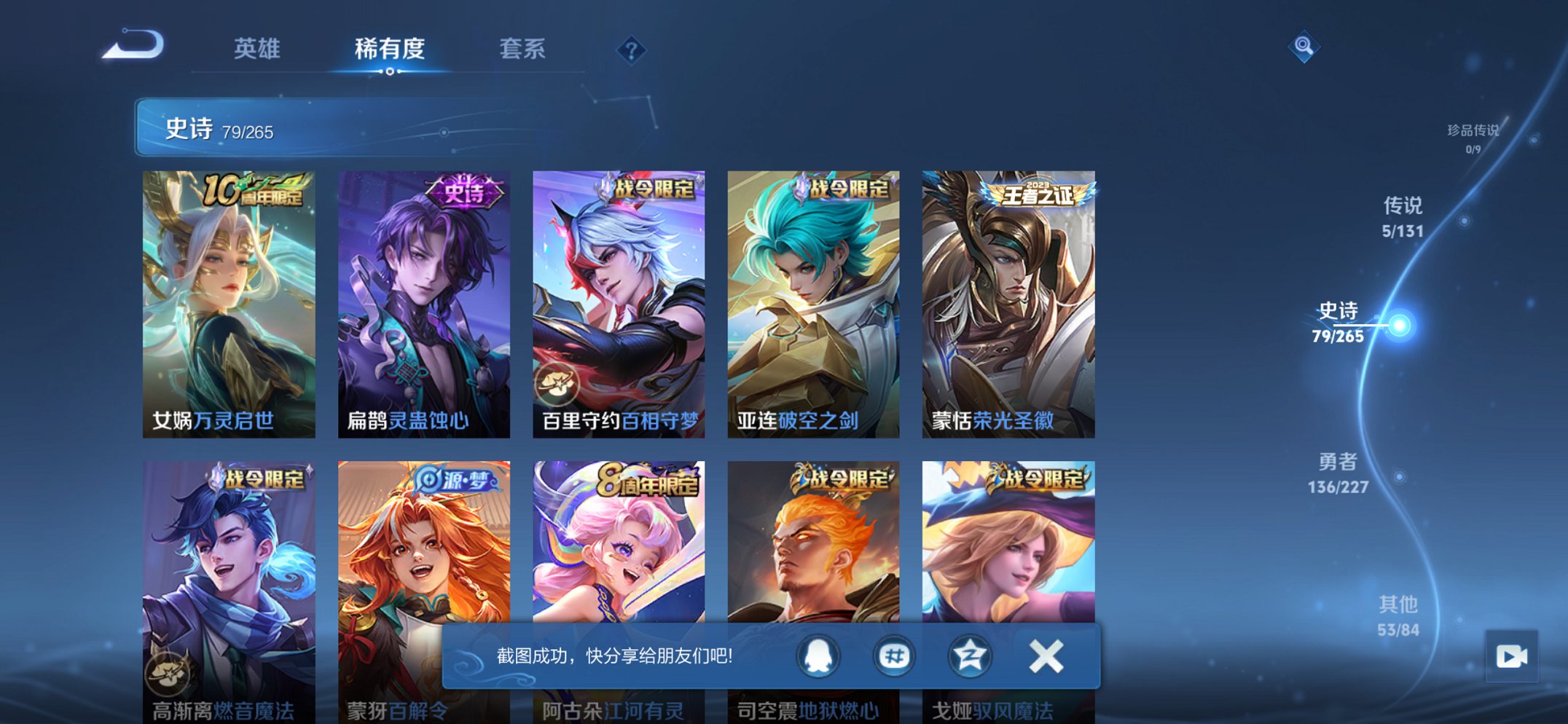Dismiss the share prompt with the X
This screenshot has width=1568, height=724.
tap(1044, 655)
